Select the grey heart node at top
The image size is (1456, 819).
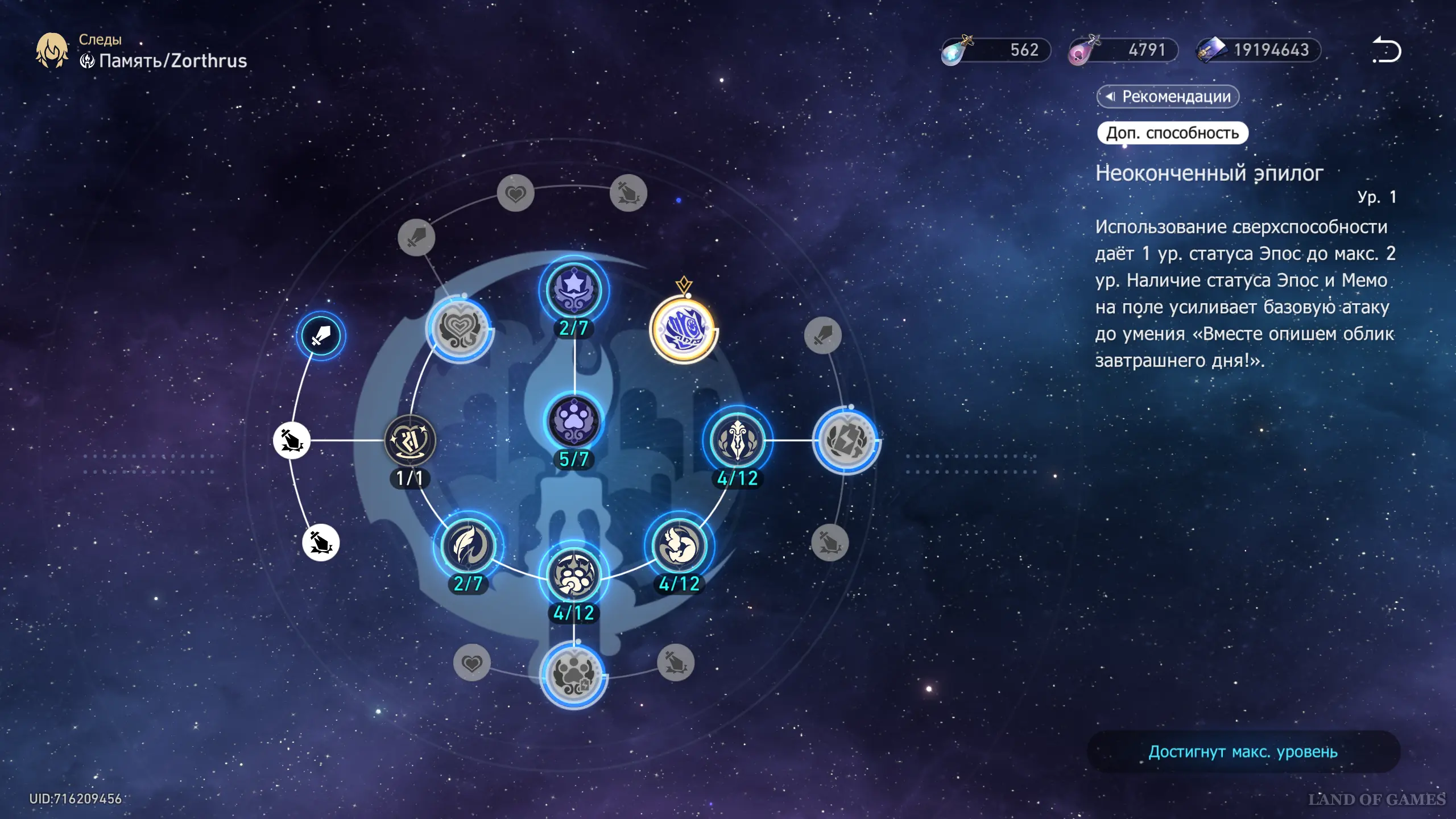(515, 193)
